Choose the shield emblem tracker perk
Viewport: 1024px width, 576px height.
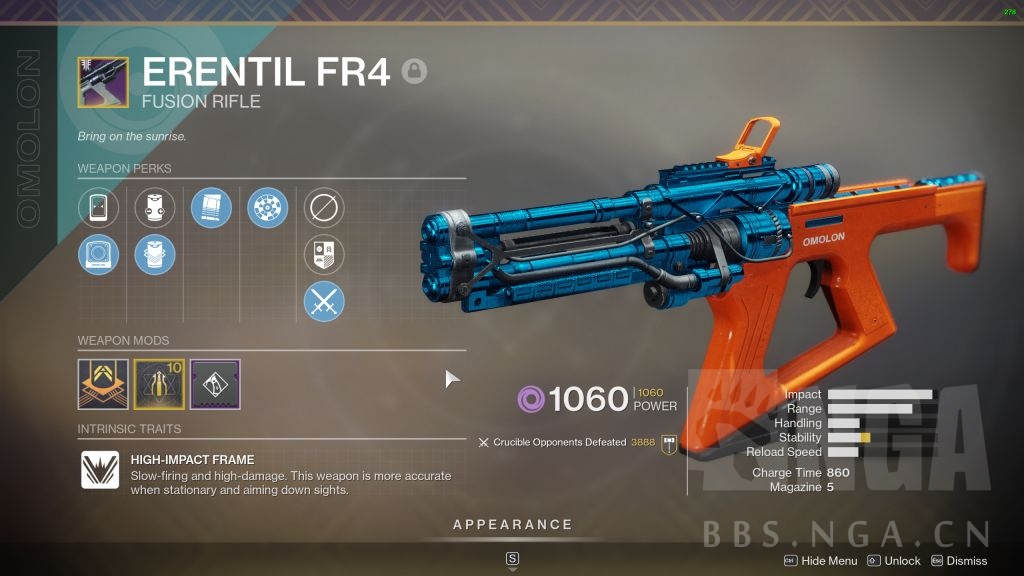point(324,255)
